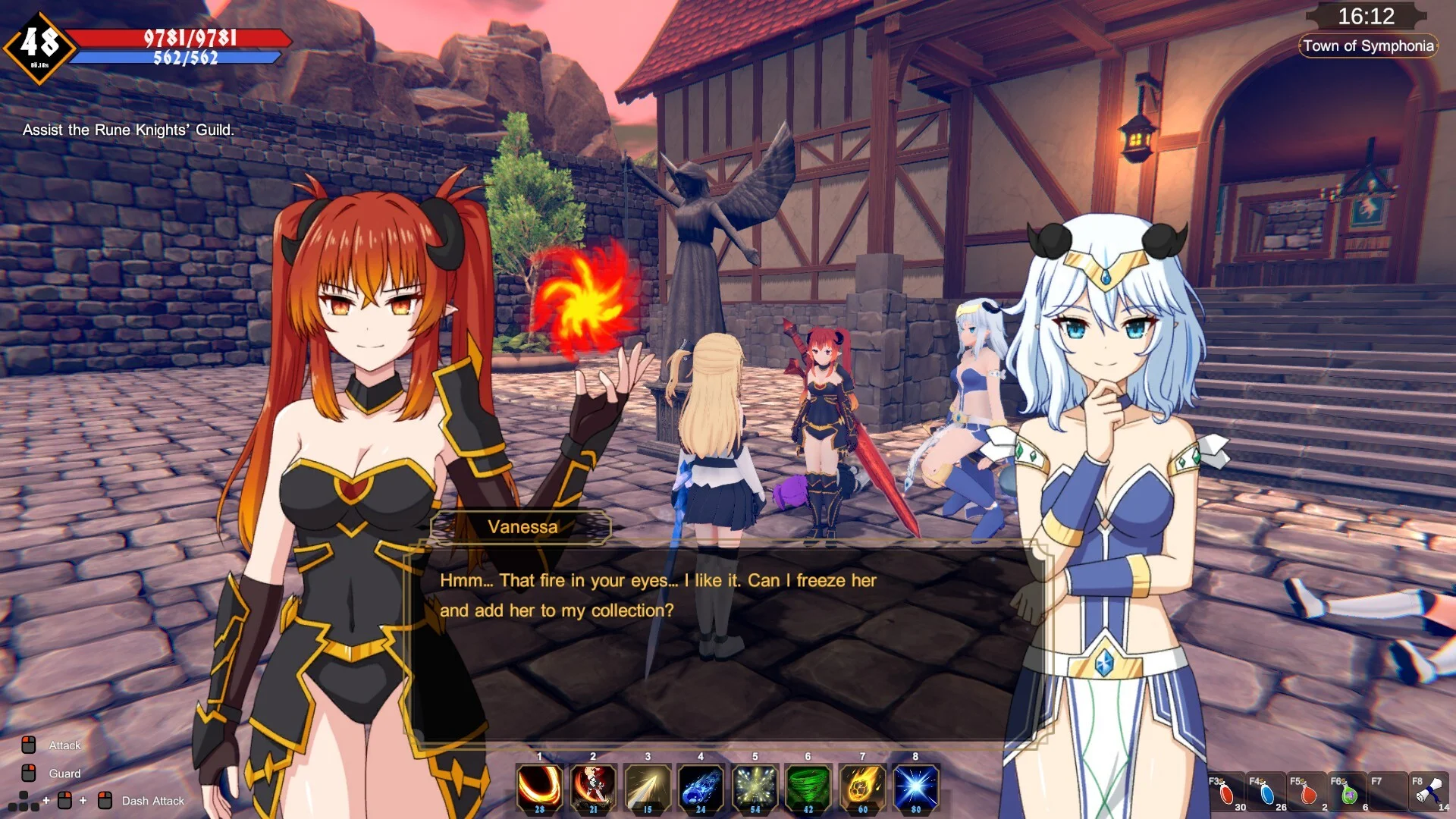Cast the blue ice comet skill
1456x819 pixels.
tap(701, 787)
